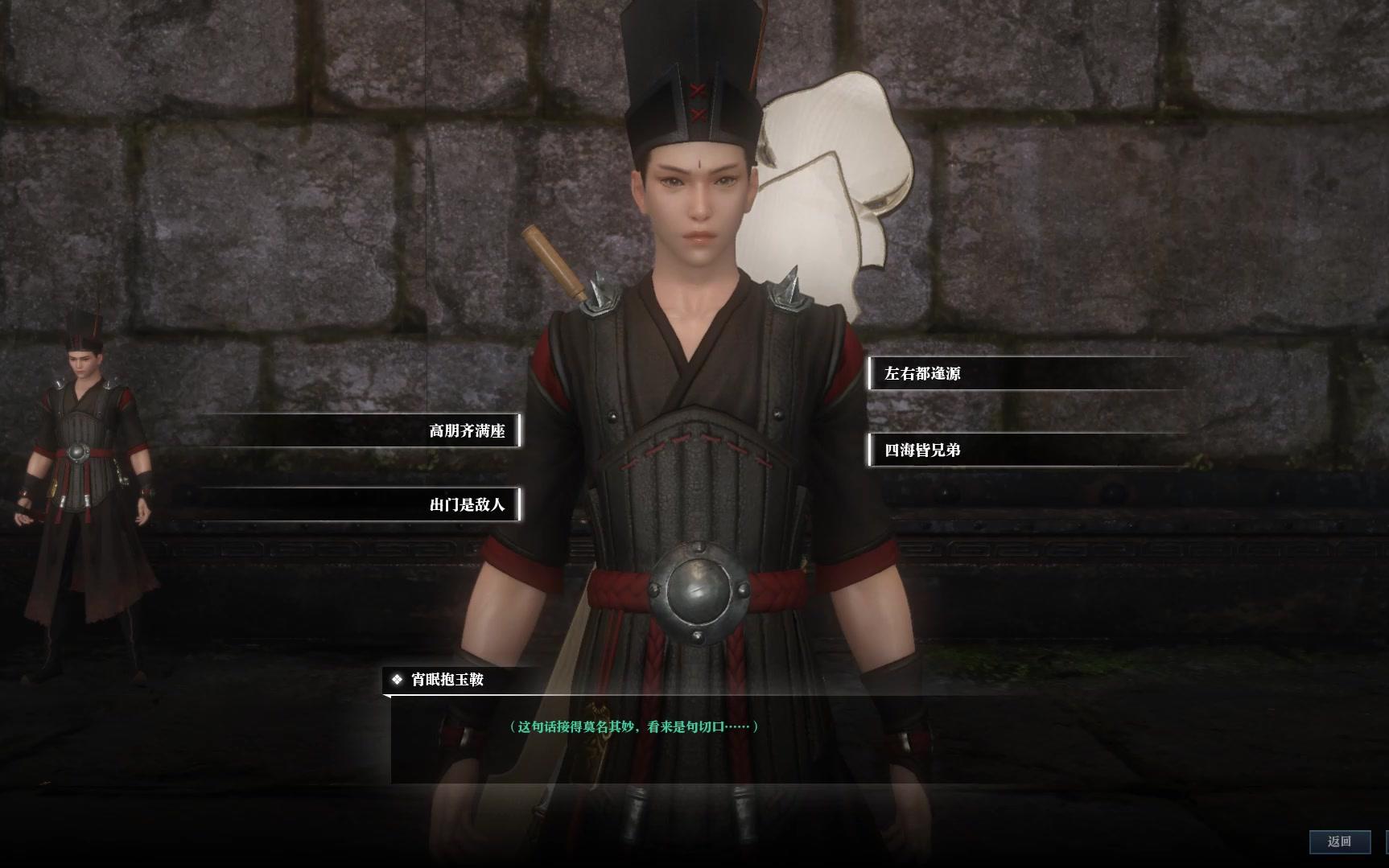Select the dialogue option 出门是敌人

(467, 505)
